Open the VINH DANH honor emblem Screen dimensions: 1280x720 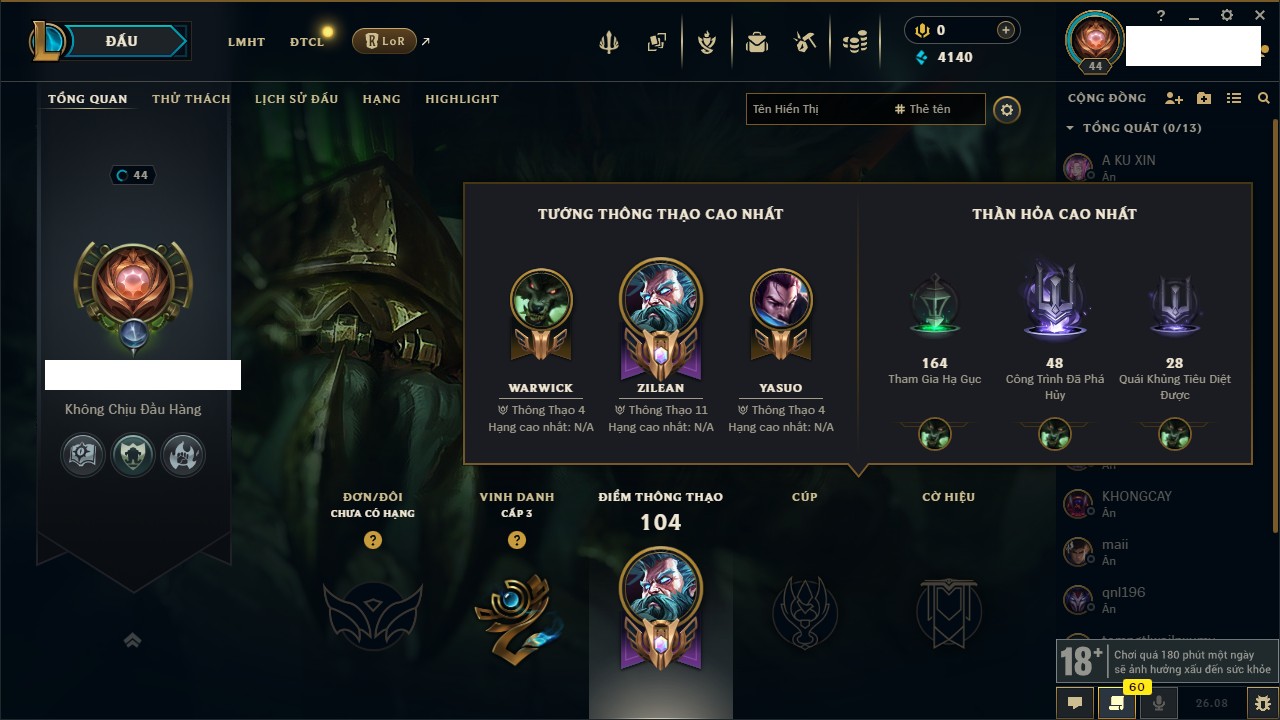click(516, 612)
